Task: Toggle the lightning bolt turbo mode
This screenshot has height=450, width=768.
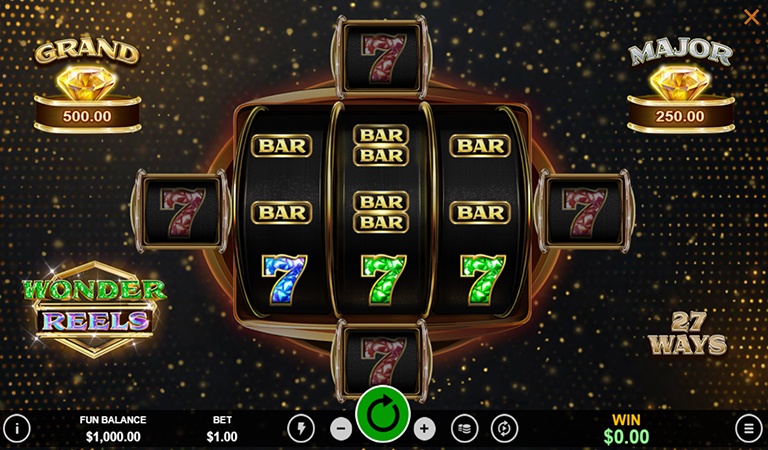Action: 300,429
